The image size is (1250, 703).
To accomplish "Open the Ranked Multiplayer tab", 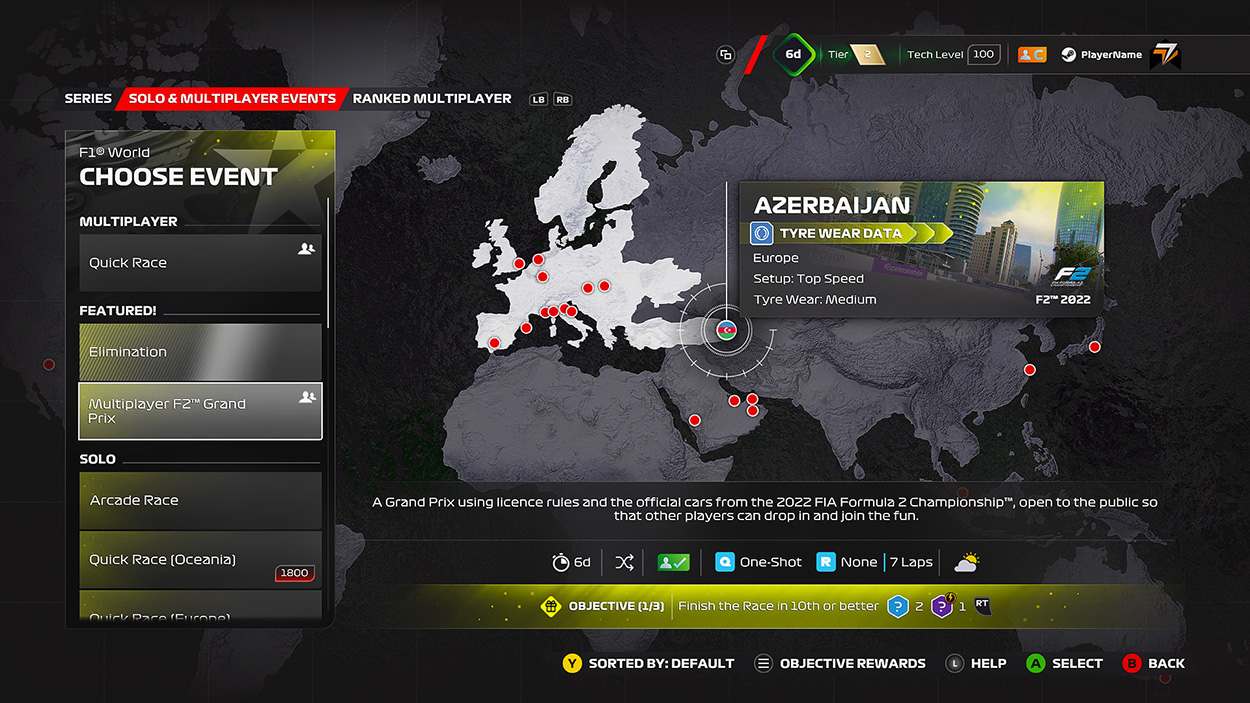I will (x=432, y=99).
